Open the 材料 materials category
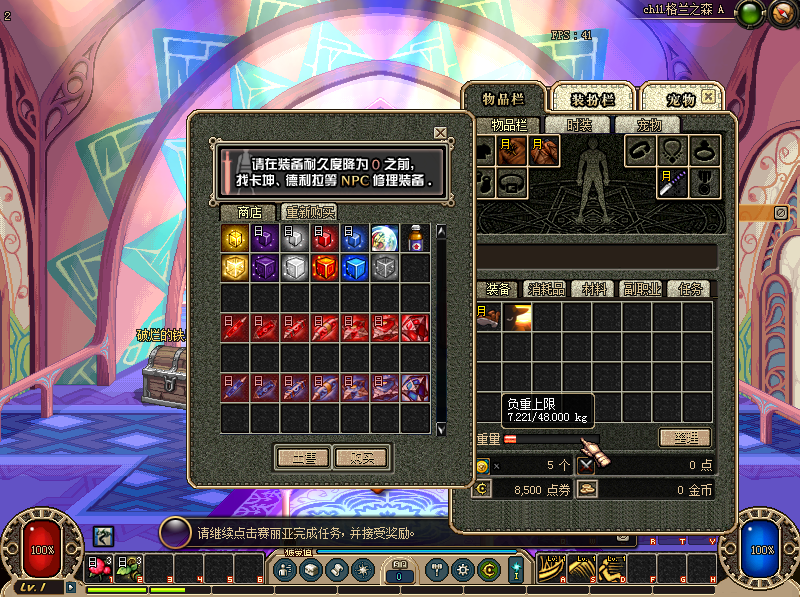The height and width of the screenshot is (597, 800). pyautogui.click(x=595, y=289)
